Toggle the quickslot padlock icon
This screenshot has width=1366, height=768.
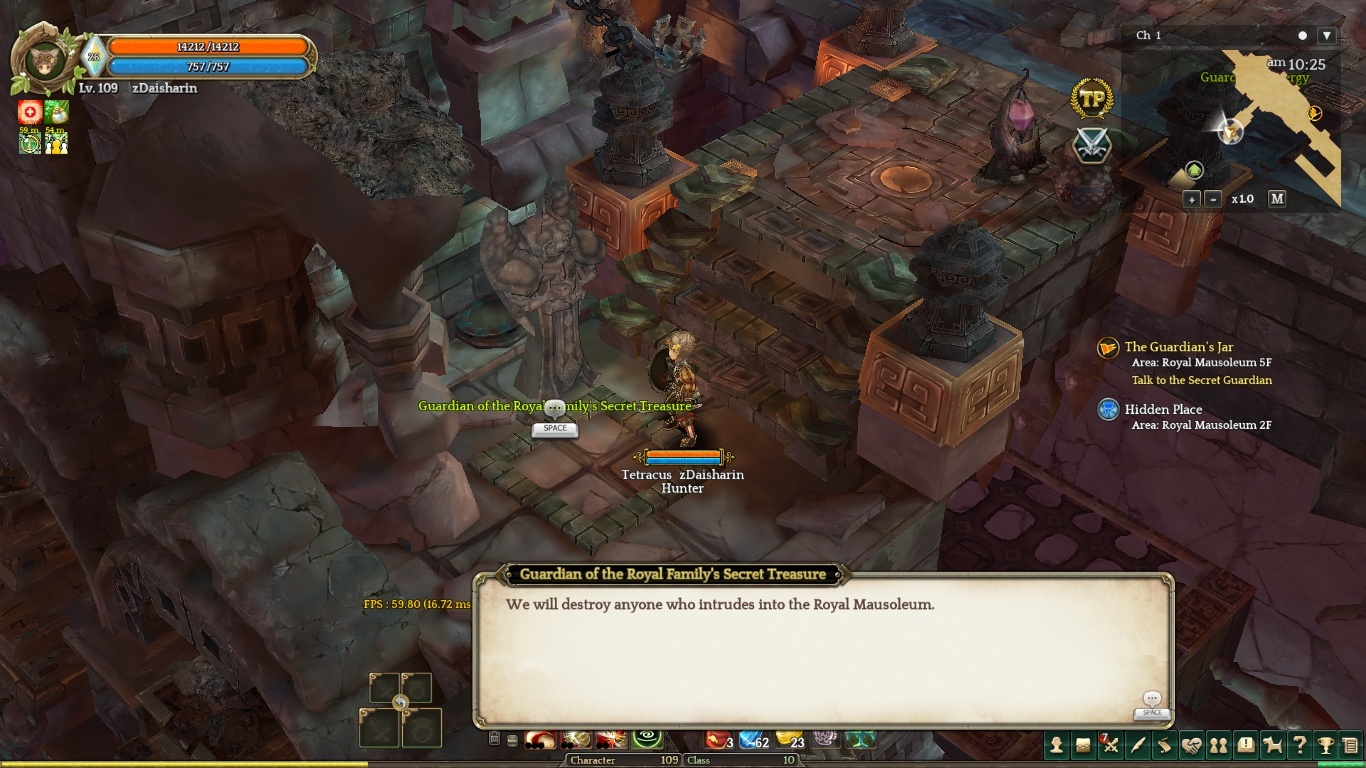pyautogui.click(x=494, y=739)
